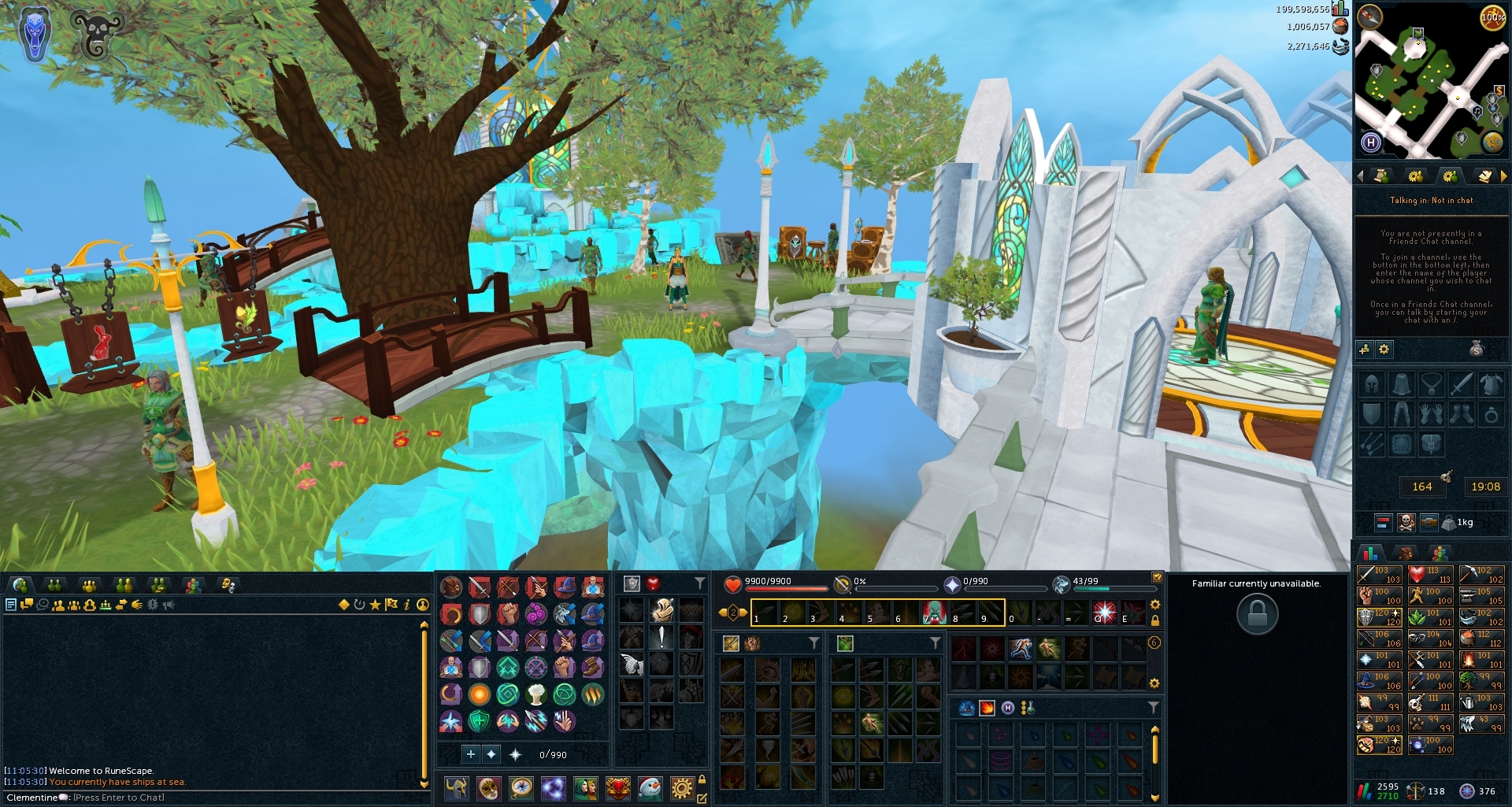Open the Hero interface helmet icon

(x=456, y=788)
